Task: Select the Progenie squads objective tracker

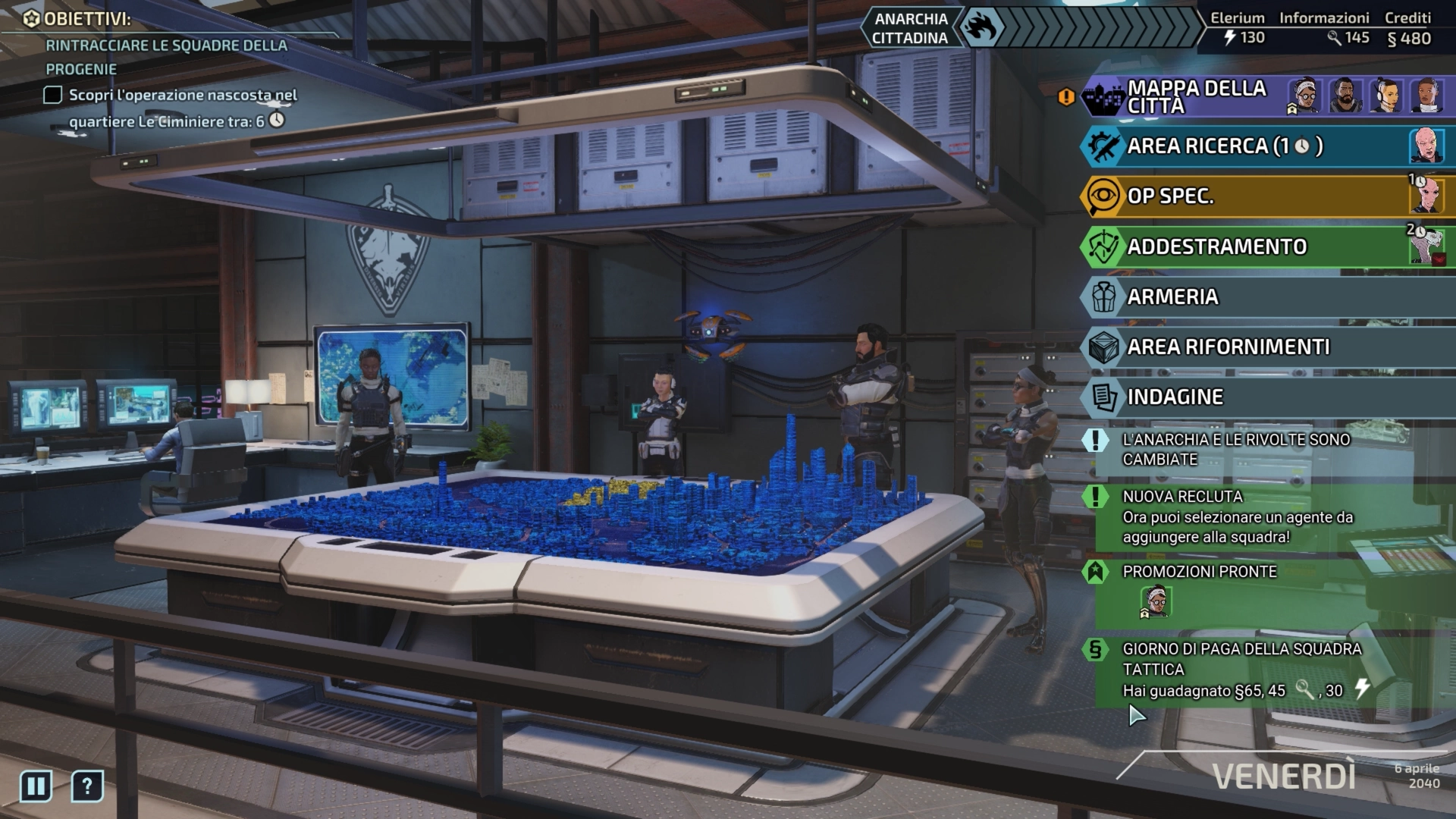Action: pyautogui.click(x=166, y=57)
